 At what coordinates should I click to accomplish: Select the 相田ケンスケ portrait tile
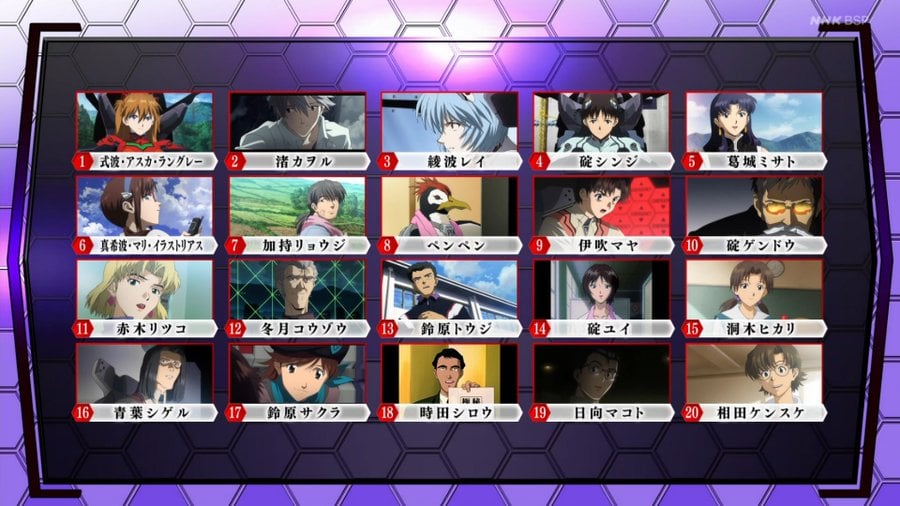(753, 374)
